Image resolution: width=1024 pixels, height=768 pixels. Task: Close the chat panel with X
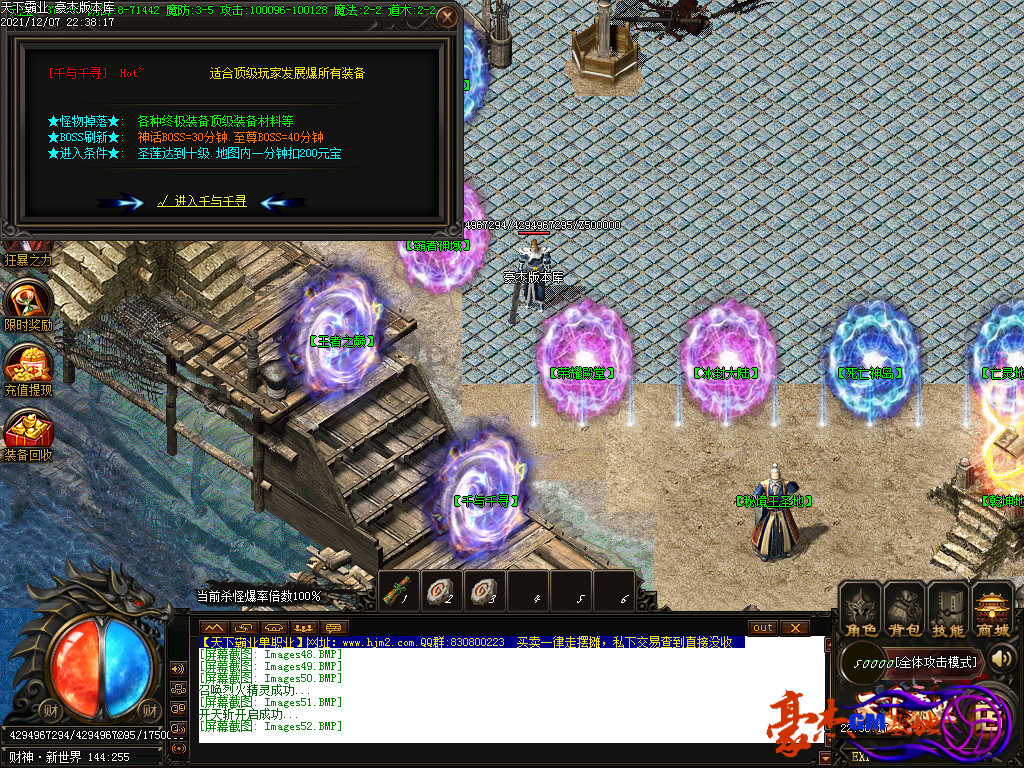(795, 627)
